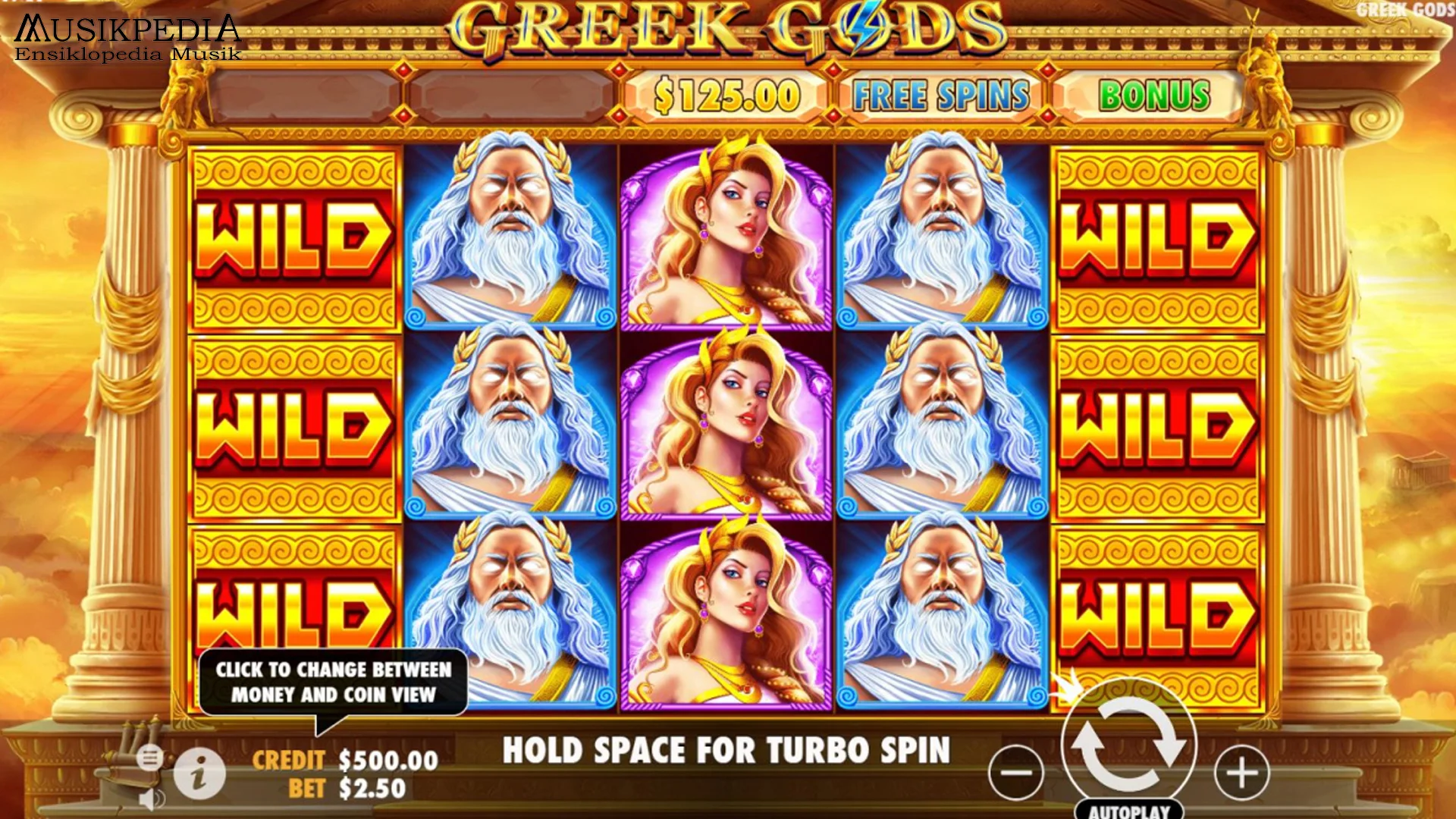Select the speaker icon below the menu
Screen dimensions: 1456x819
coord(150,800)
